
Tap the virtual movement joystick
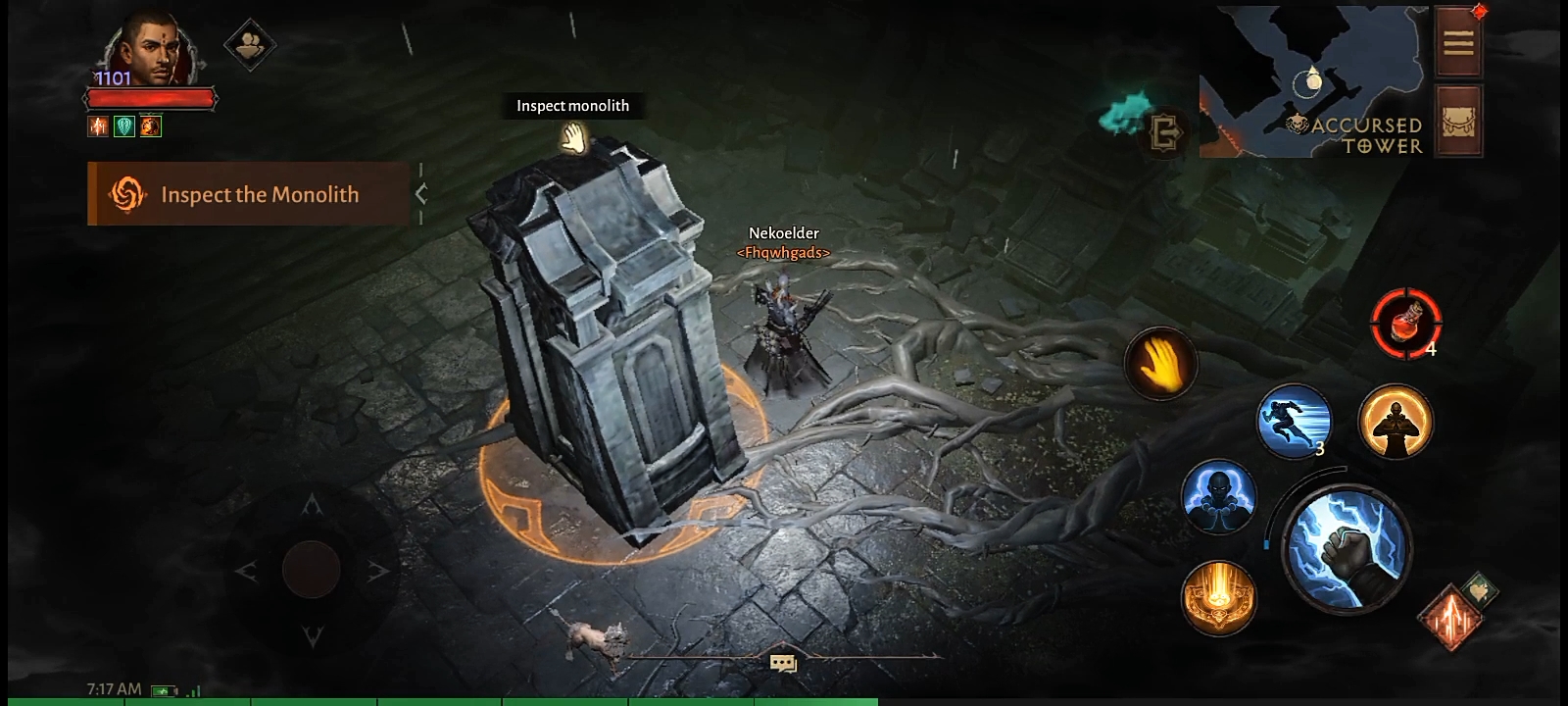312,569
